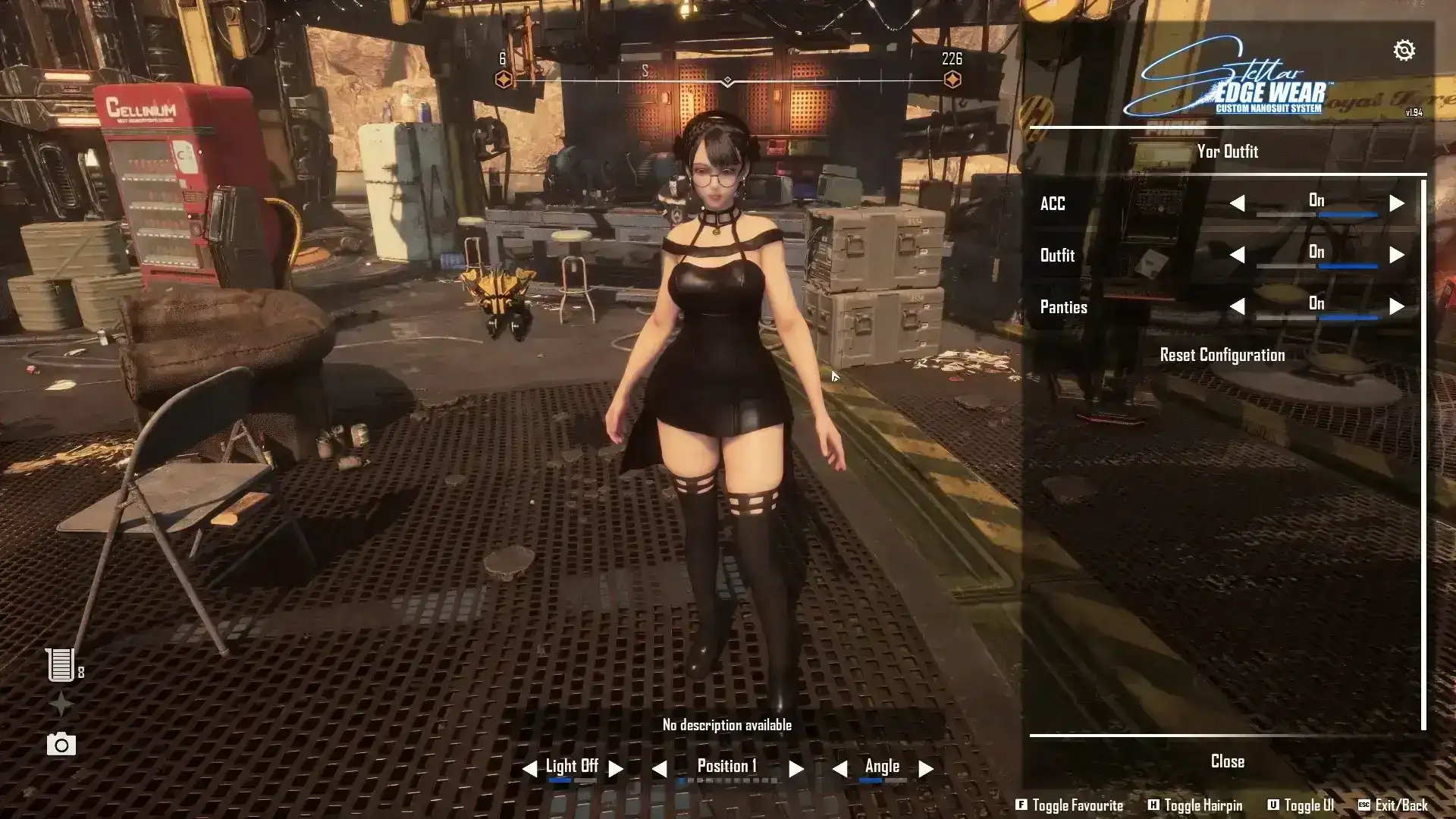This screenshot has width=1456, height=819.
Task: Switch lighting with the Light Off right arrow
Action: pos(616,769)
